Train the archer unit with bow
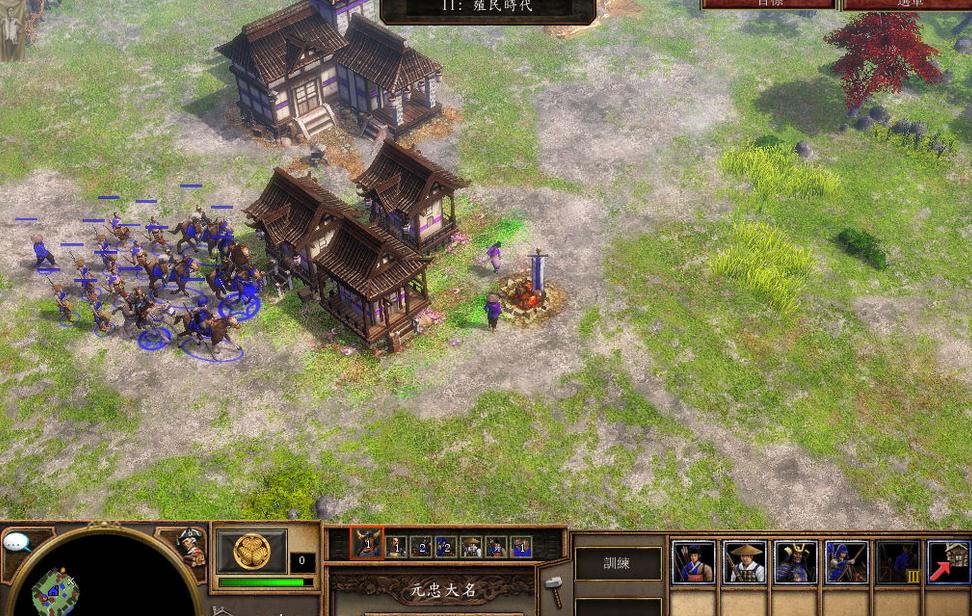The width and height of the screenshot is (972, 616). 693,563
